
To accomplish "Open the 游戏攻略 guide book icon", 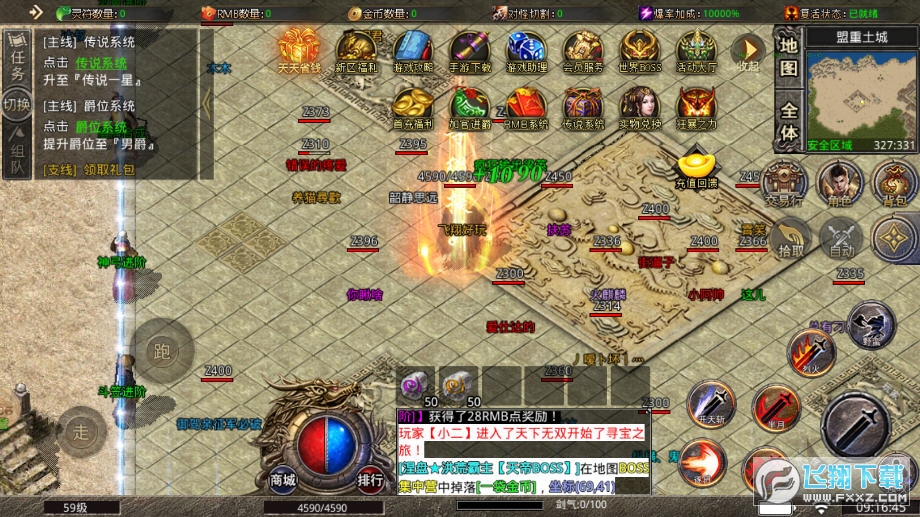I will pos(413,50).
